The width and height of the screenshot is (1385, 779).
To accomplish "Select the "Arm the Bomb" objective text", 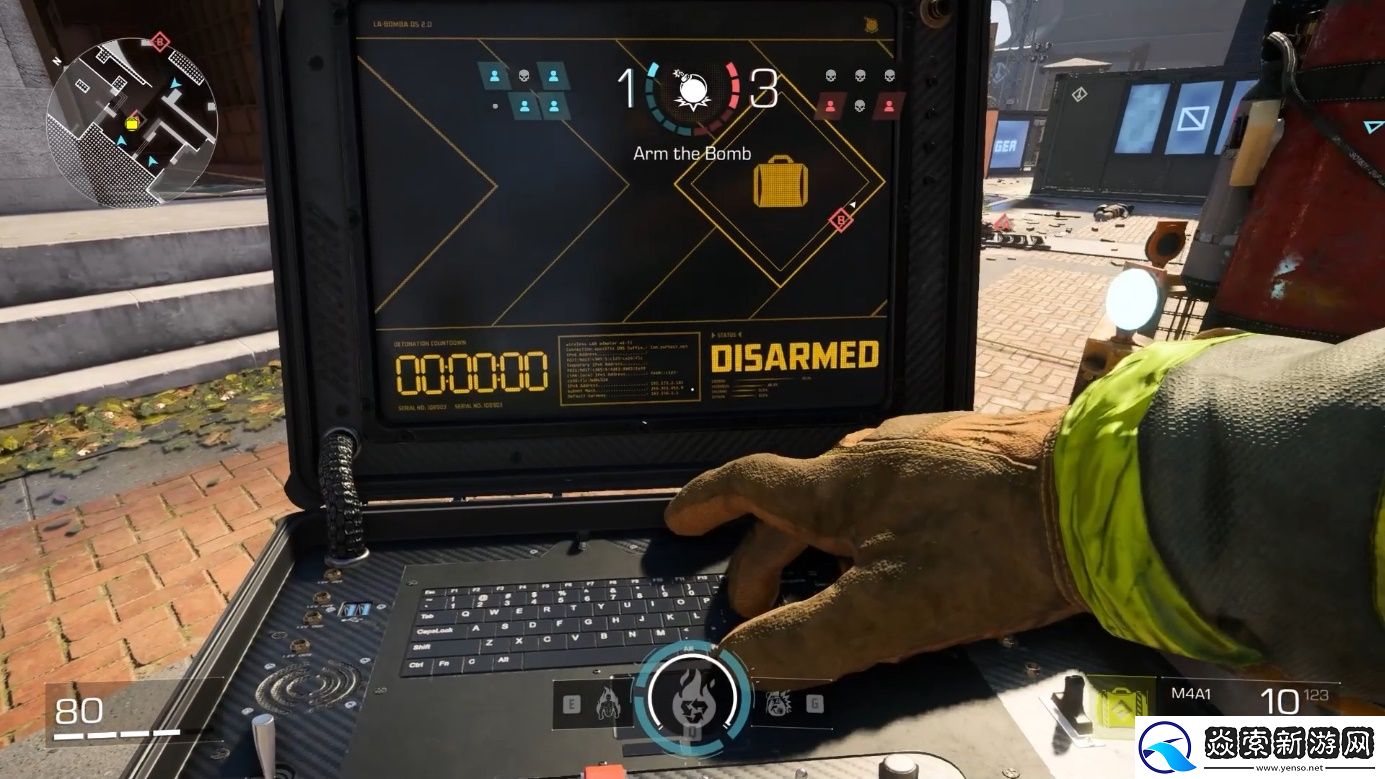I will coord(692,154).
